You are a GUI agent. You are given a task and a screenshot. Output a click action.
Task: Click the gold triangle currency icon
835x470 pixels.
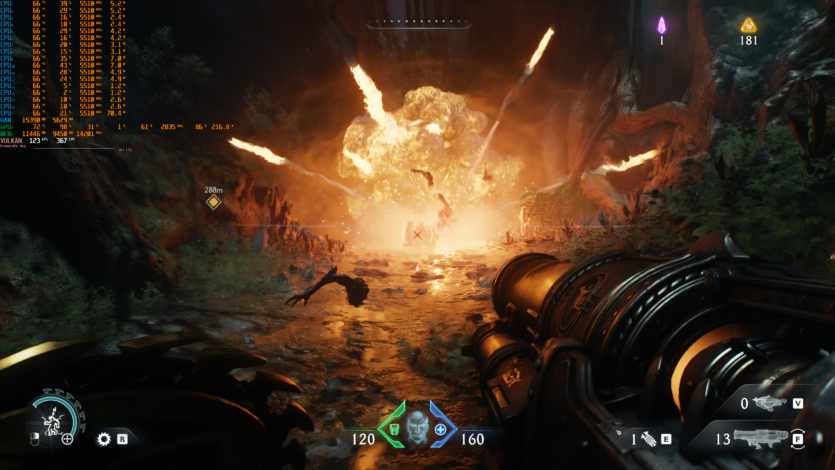(x=748, y=25)
